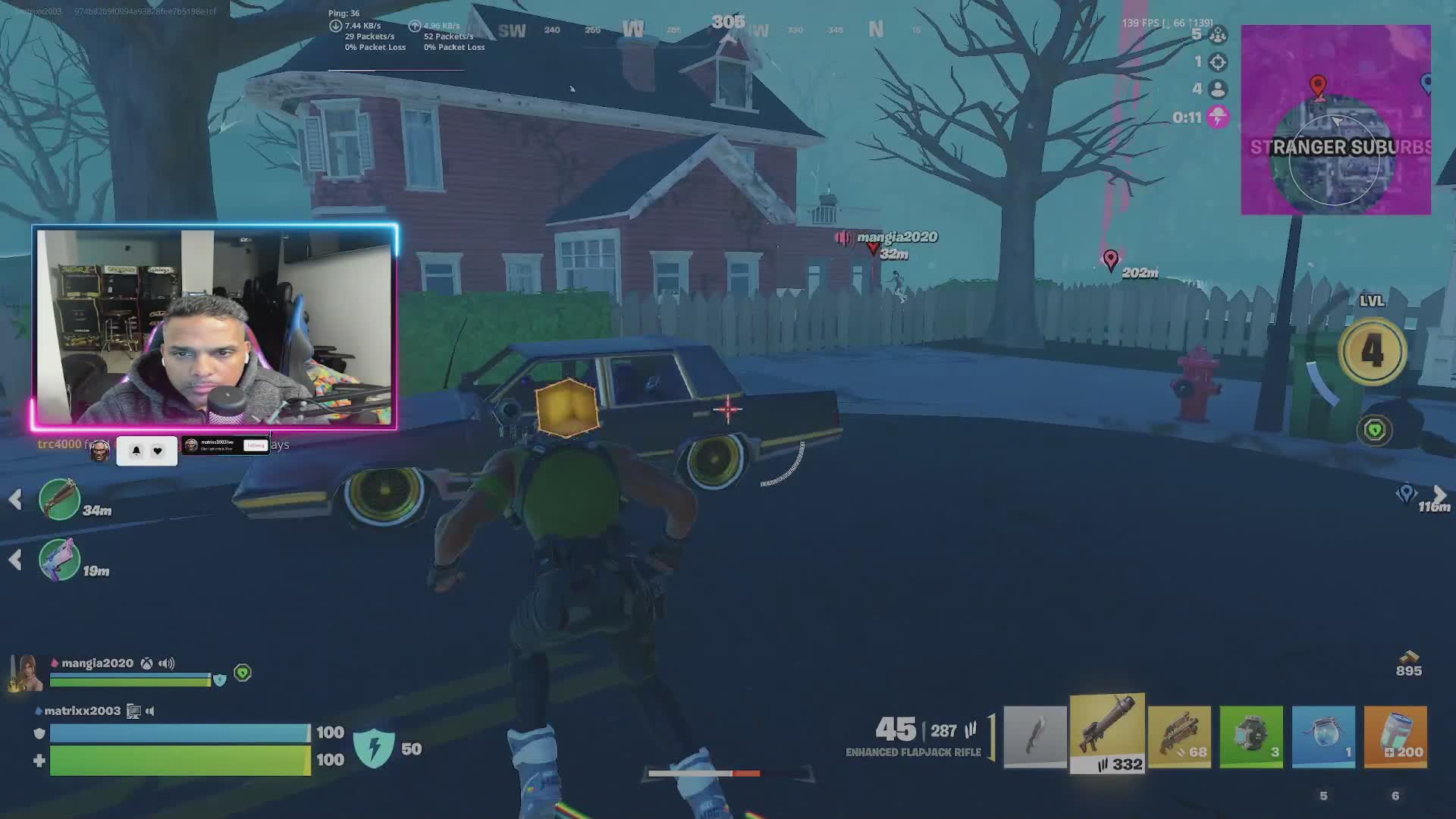Select the shotgun marker icon at 34m
The image size is (1456, 819).
59,499
